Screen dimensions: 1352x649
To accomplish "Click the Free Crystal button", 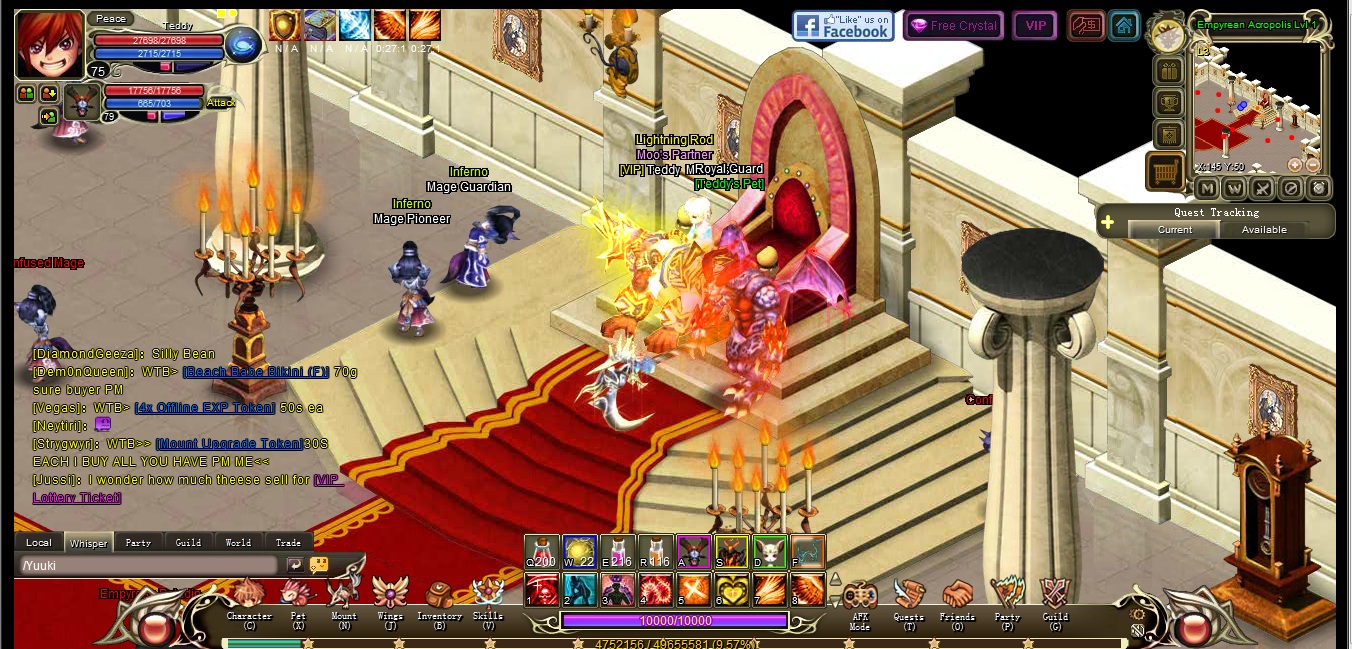I will 953,26.
